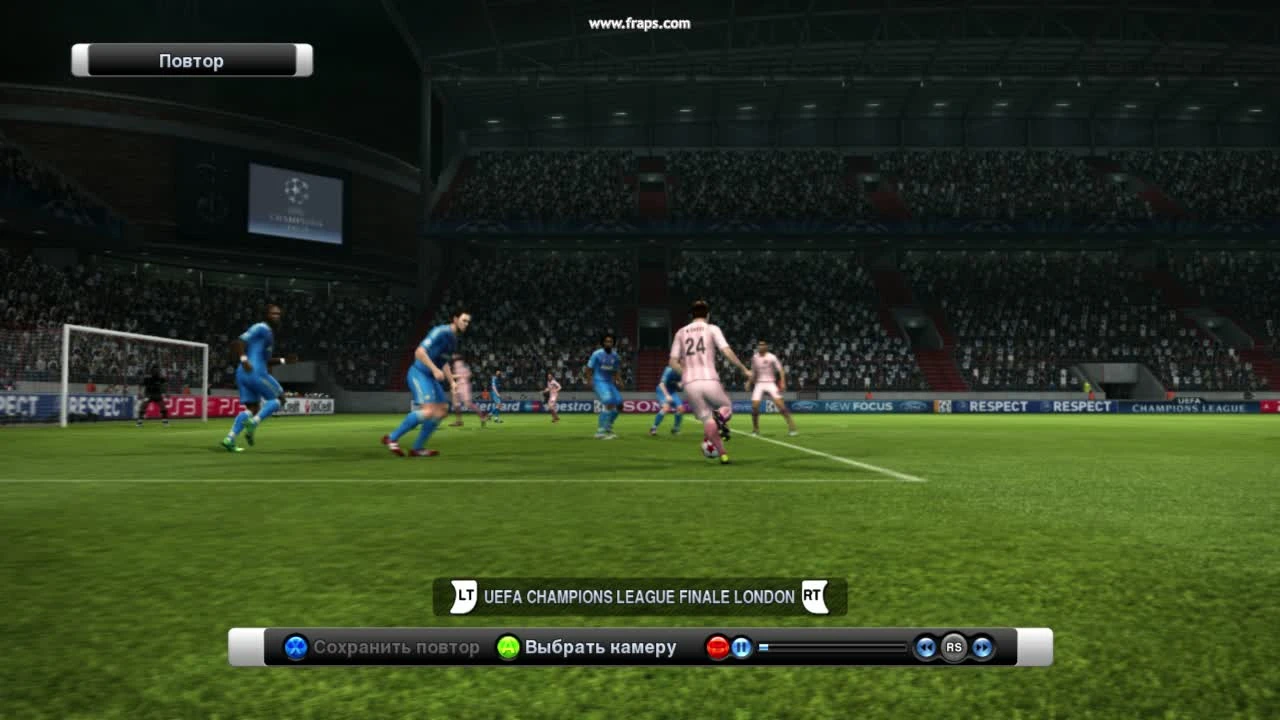The width and height of the screenshot is (1280, 720).
Task: Click the UEFA Champions League Finale London banner
Action: (x=637, y=596)
